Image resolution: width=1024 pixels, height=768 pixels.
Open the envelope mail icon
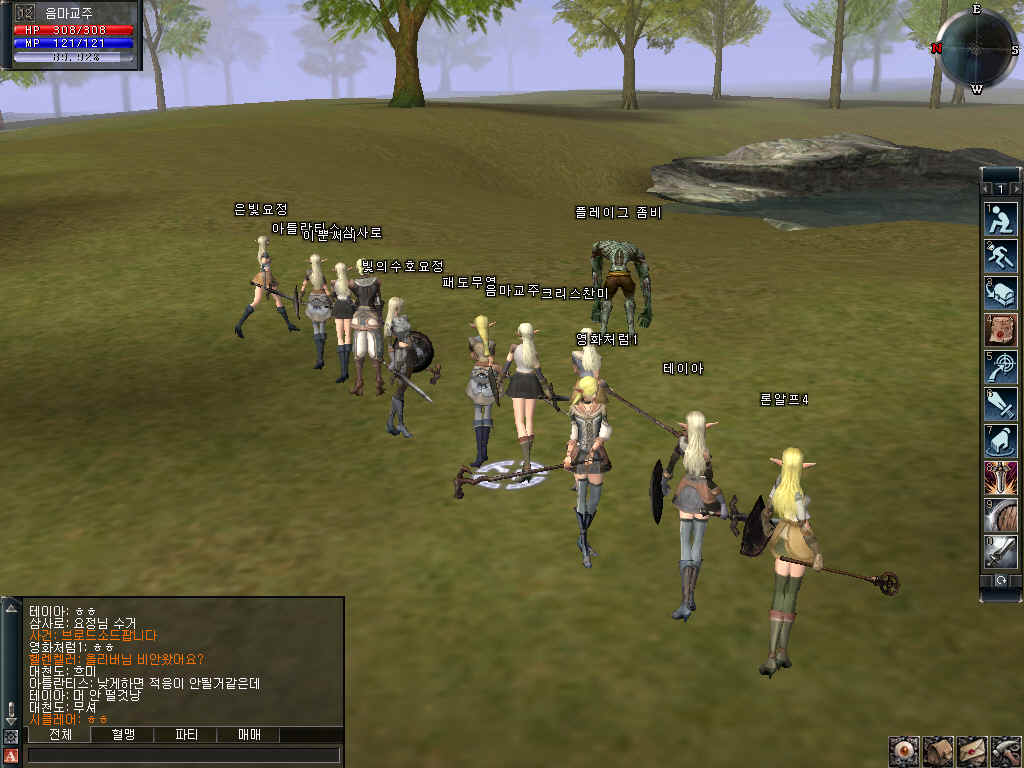click(x=972, y=750)
